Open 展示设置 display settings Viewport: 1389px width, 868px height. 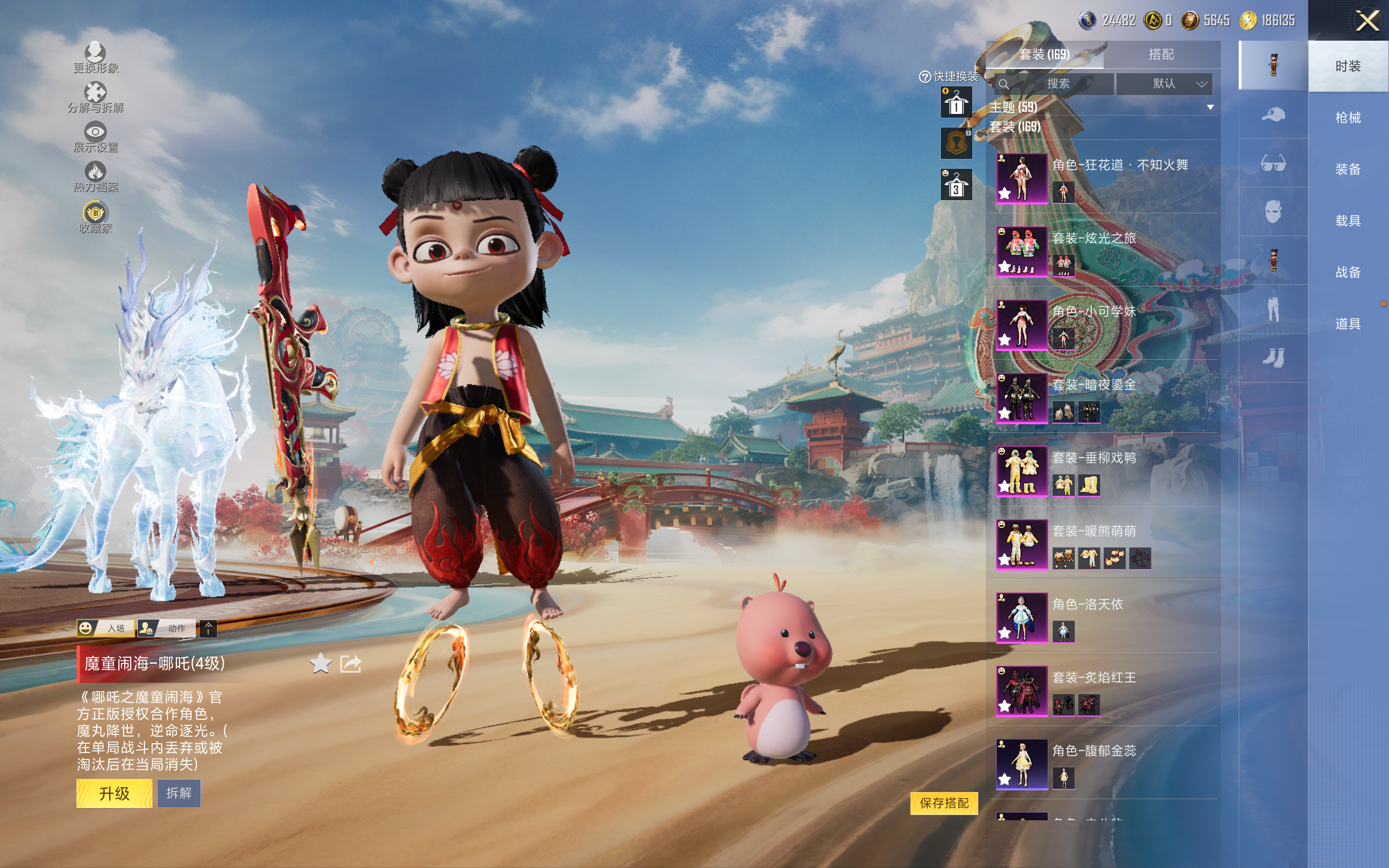point(95,137)
